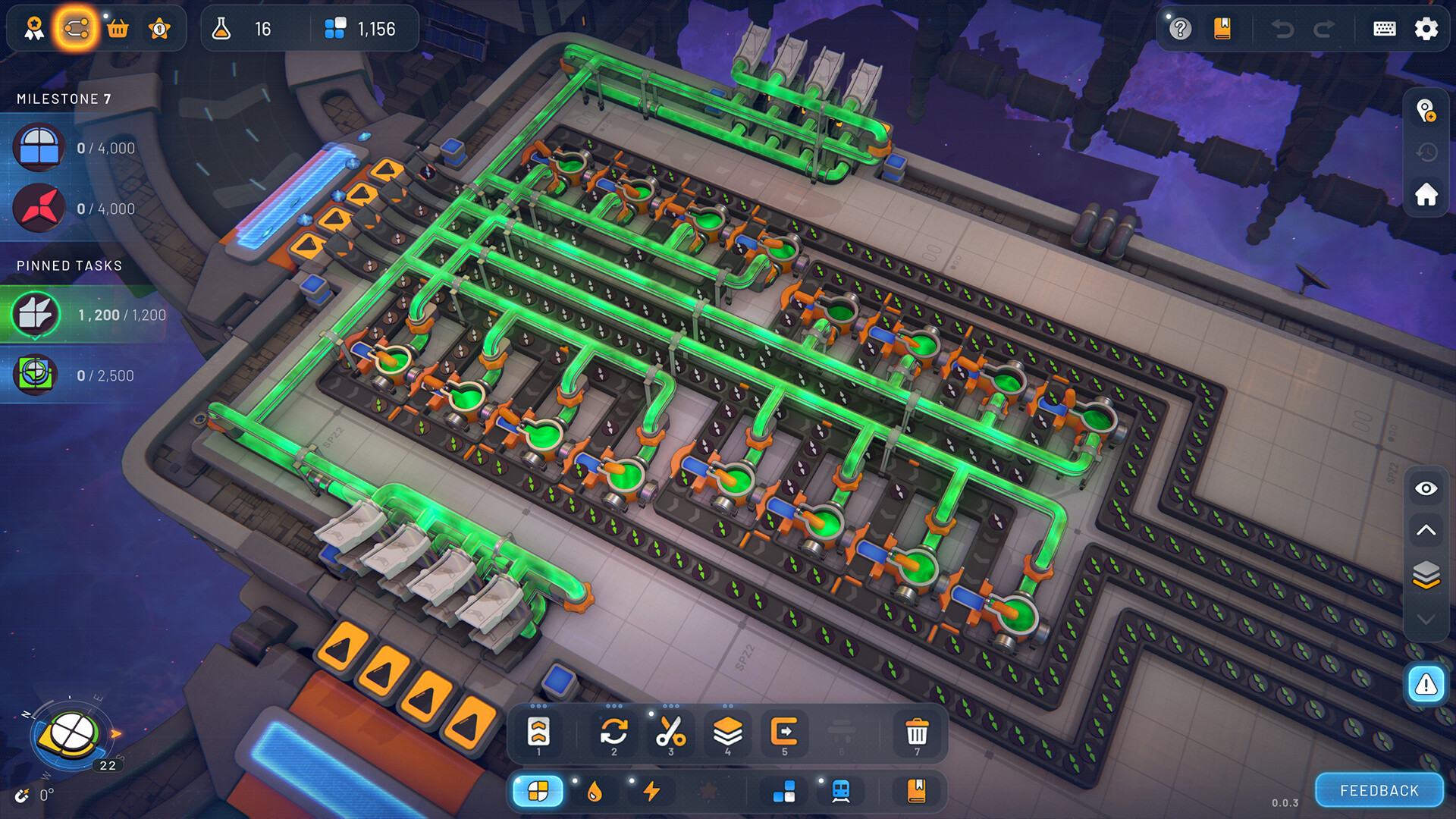This screenshot has height=819, width=1456.
Task: Select the rotate tool in the hotbar
Action: click(x=613, y=730)
